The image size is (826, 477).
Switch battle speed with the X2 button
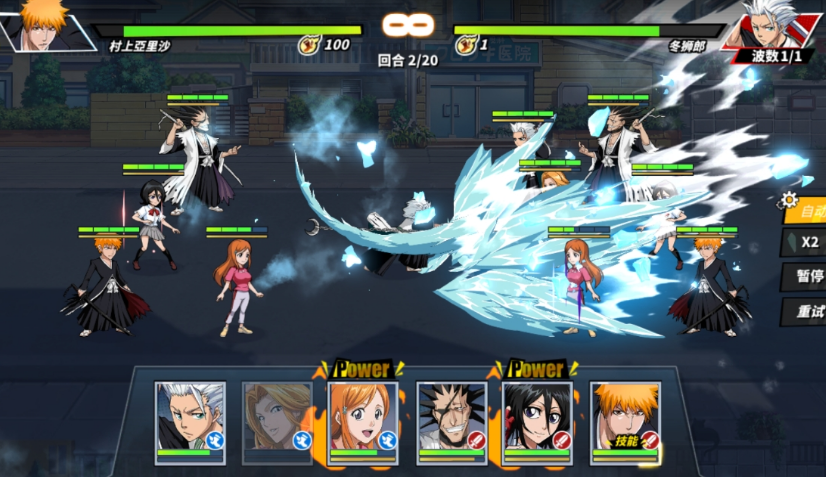click(806, 243)
